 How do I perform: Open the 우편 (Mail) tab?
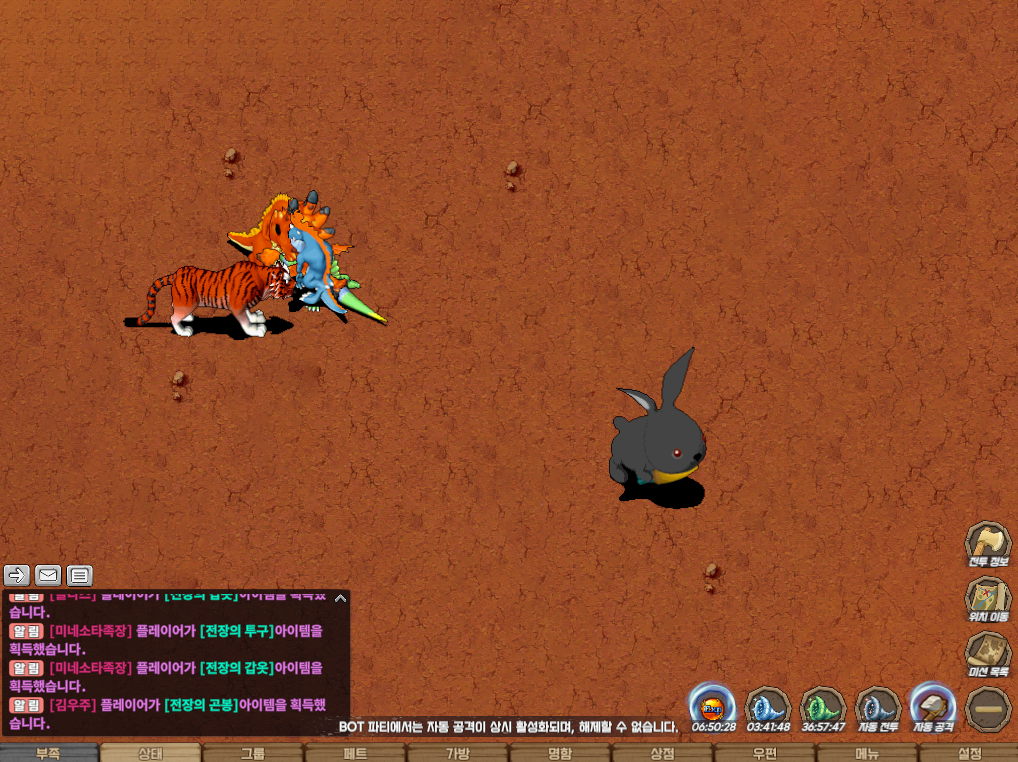(764, 753)
